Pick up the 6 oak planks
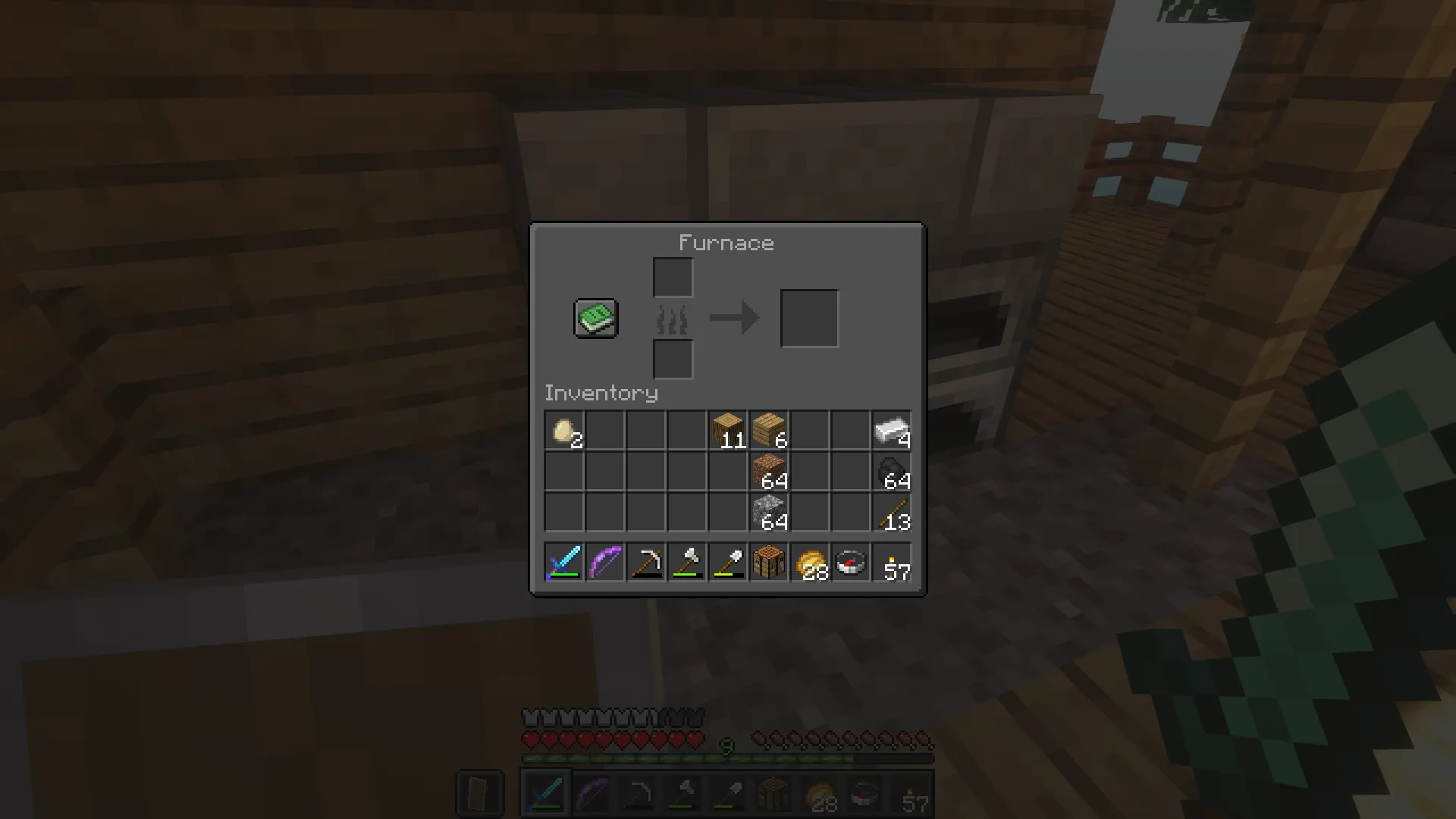Image resolution: width=1456 pixels, height=819 pixels. tap(768, 428)
